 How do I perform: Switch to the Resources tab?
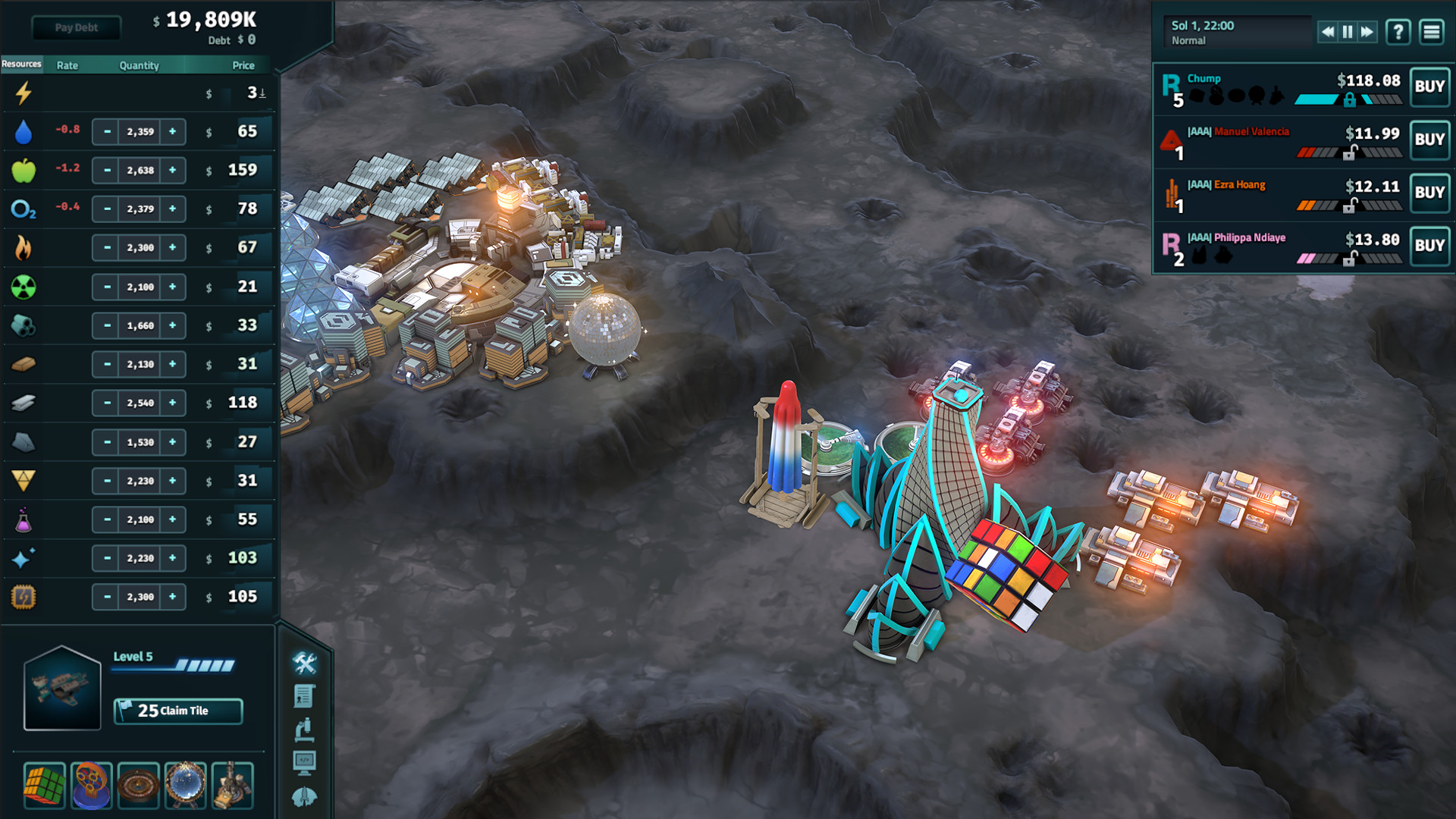click(22, 64)
